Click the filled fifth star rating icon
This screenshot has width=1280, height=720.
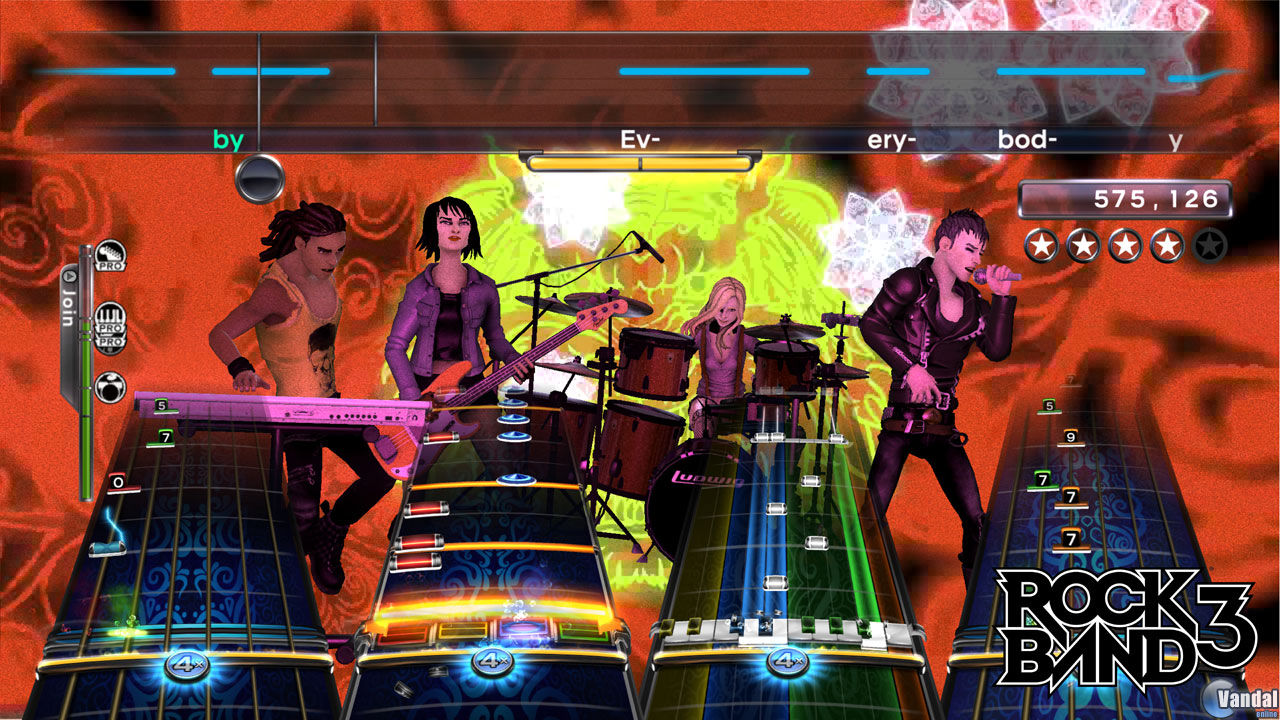click(1168, 245)
